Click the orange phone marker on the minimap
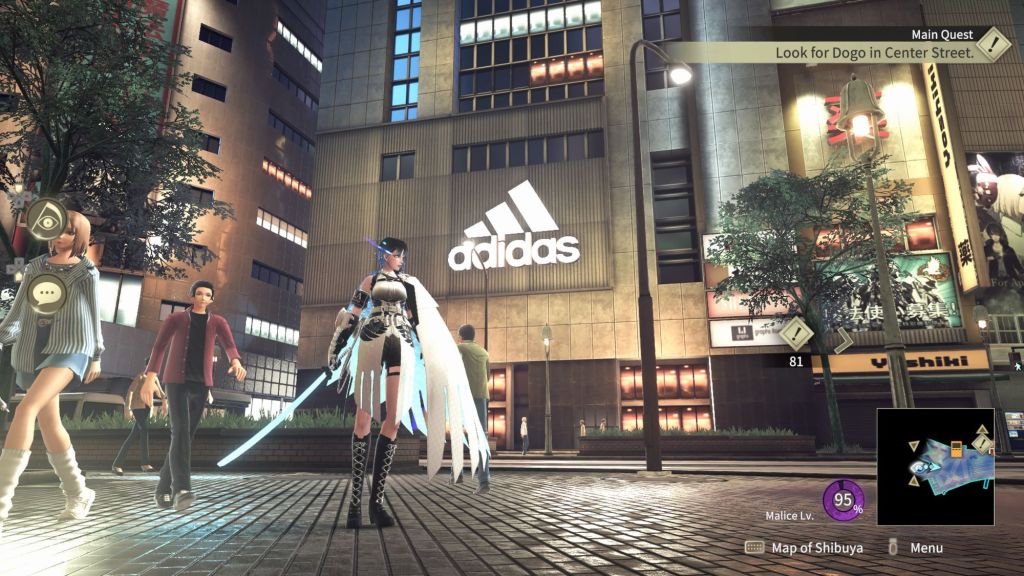 tap(956, 448)
